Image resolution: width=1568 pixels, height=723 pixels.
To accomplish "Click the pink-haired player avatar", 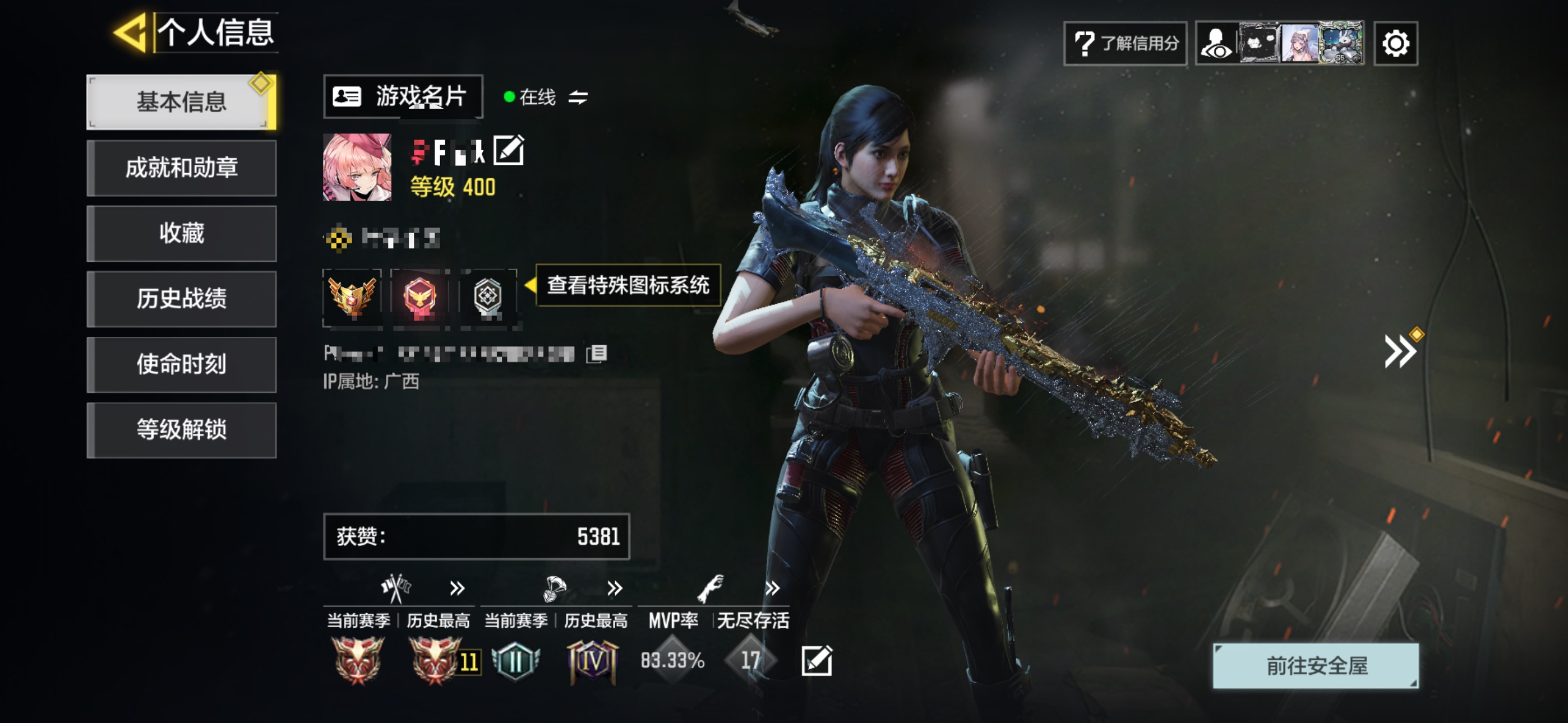I will click(357, 168).
